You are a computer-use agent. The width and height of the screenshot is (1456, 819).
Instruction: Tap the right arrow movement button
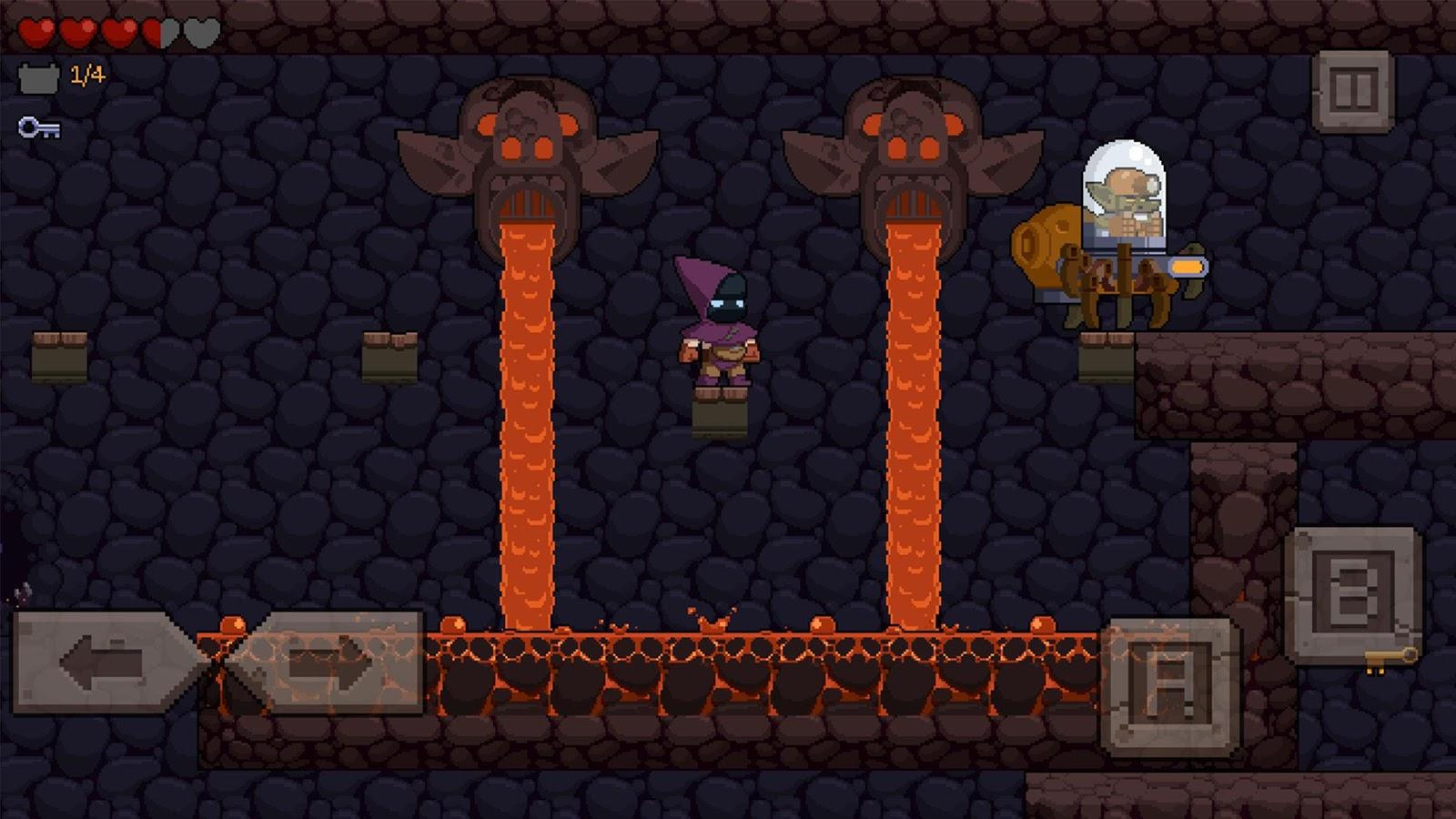329,662
